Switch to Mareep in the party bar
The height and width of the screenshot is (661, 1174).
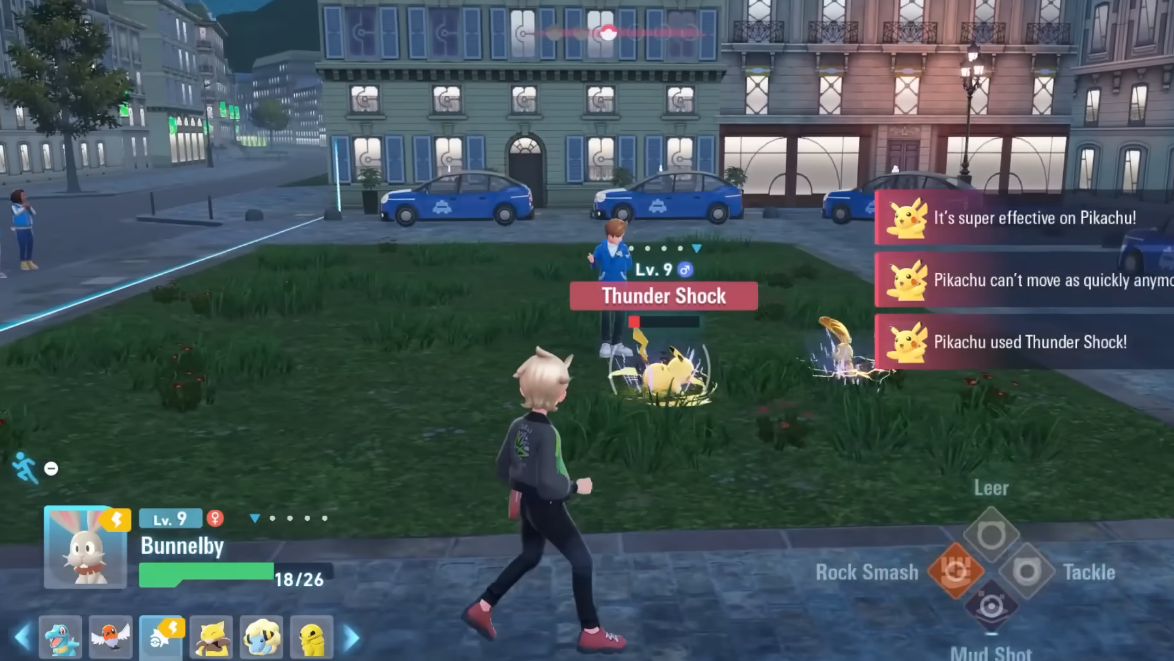pyautogui.click(x=261, y=637)
